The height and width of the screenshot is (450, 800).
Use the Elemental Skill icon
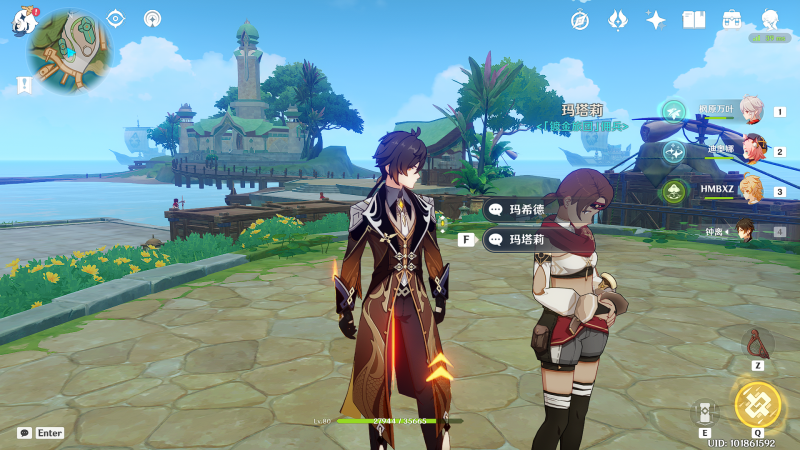click(x=704, y=412)
